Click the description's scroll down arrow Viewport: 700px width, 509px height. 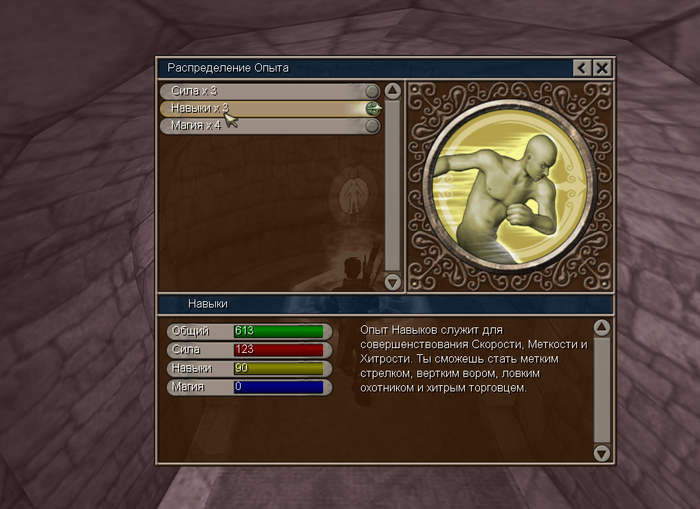(602, 453)
